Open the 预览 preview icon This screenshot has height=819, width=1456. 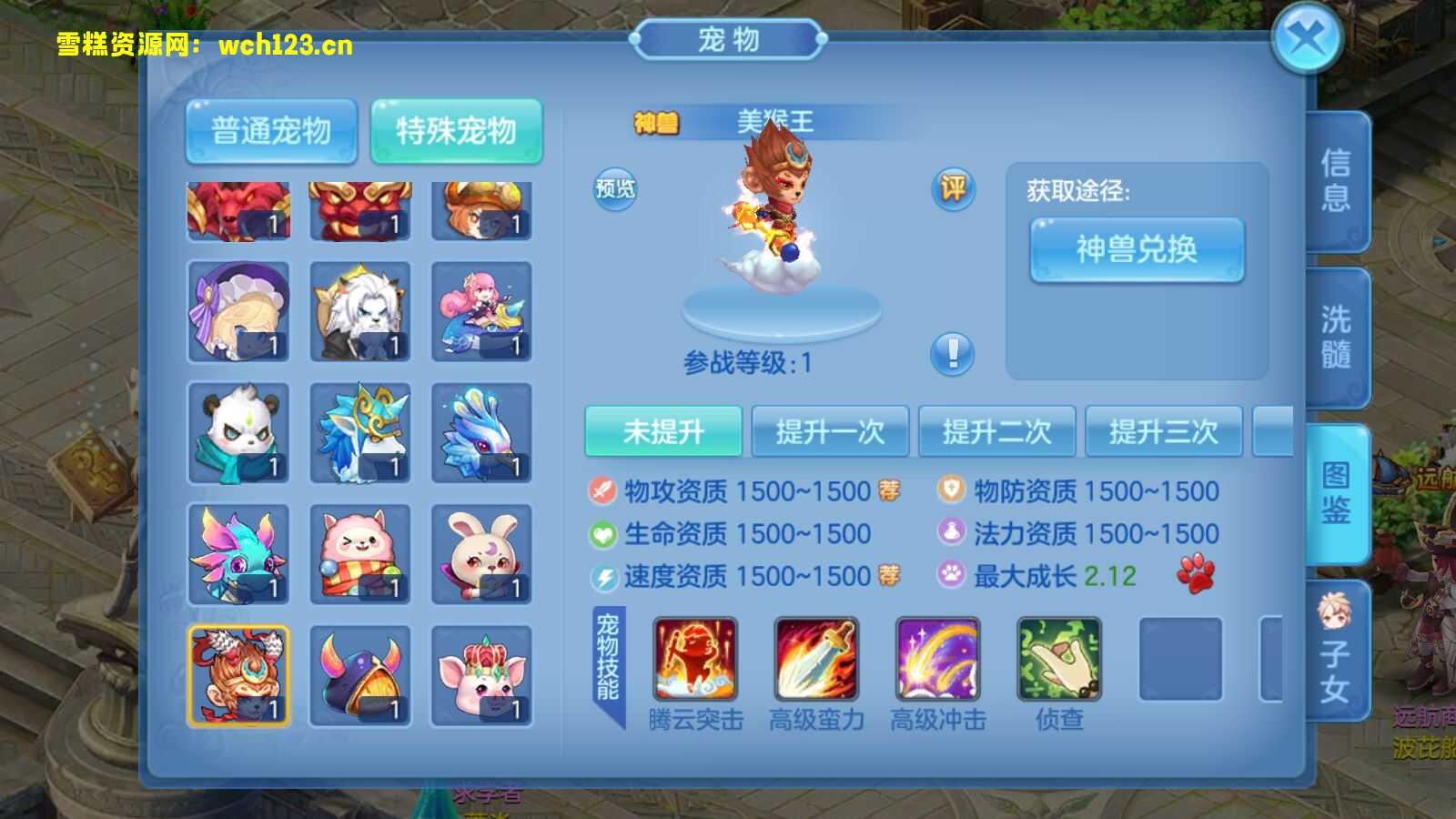click(x=615, y=189)
